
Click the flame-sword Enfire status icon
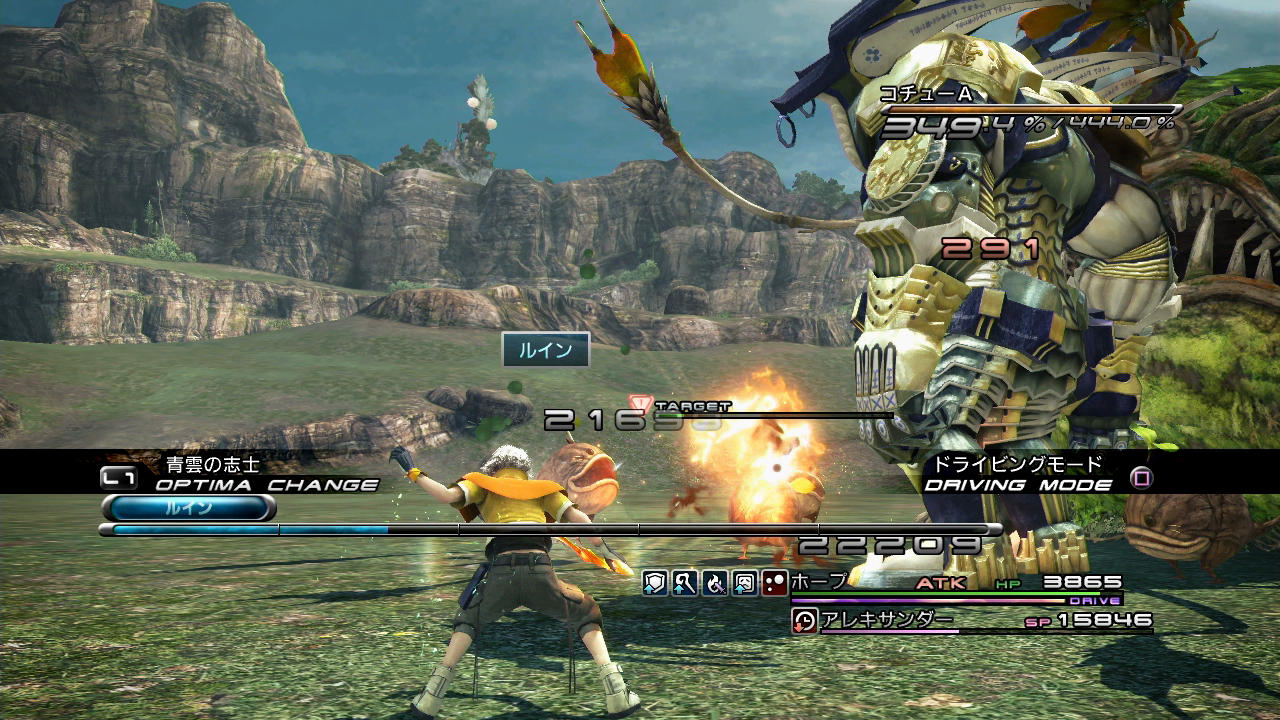[x=715, y=583]
